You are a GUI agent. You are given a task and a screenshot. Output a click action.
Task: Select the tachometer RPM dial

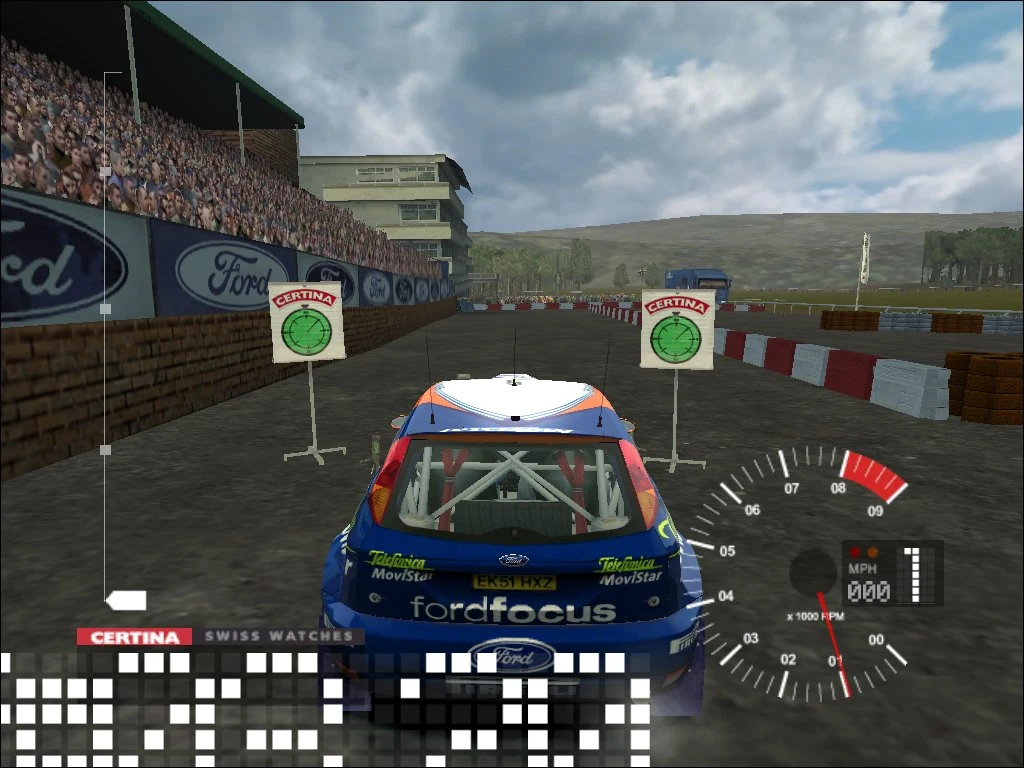[800, 576]
